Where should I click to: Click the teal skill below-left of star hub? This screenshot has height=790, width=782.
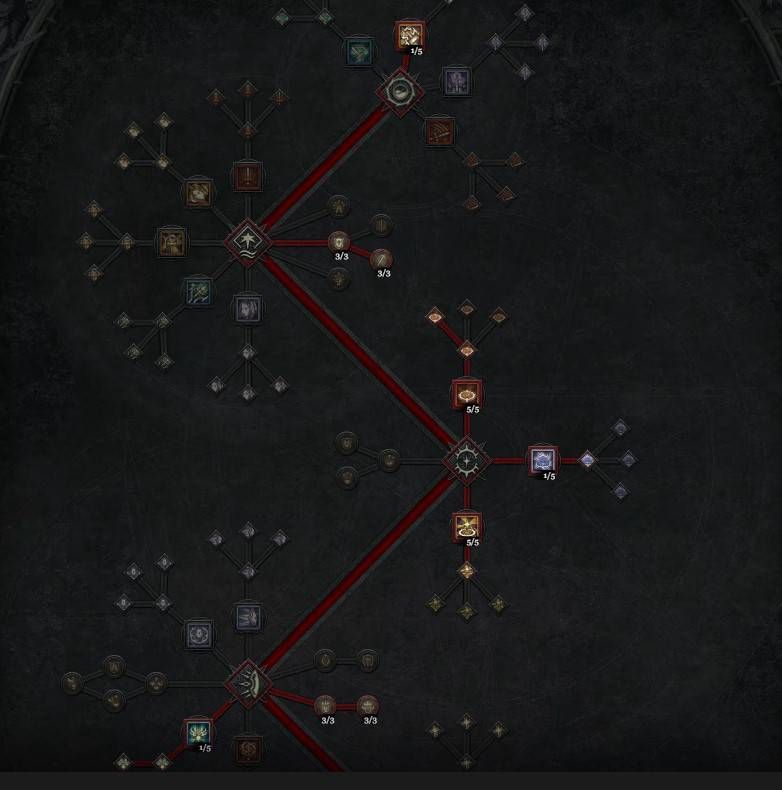pyautogui.click(x=197, y=291)
